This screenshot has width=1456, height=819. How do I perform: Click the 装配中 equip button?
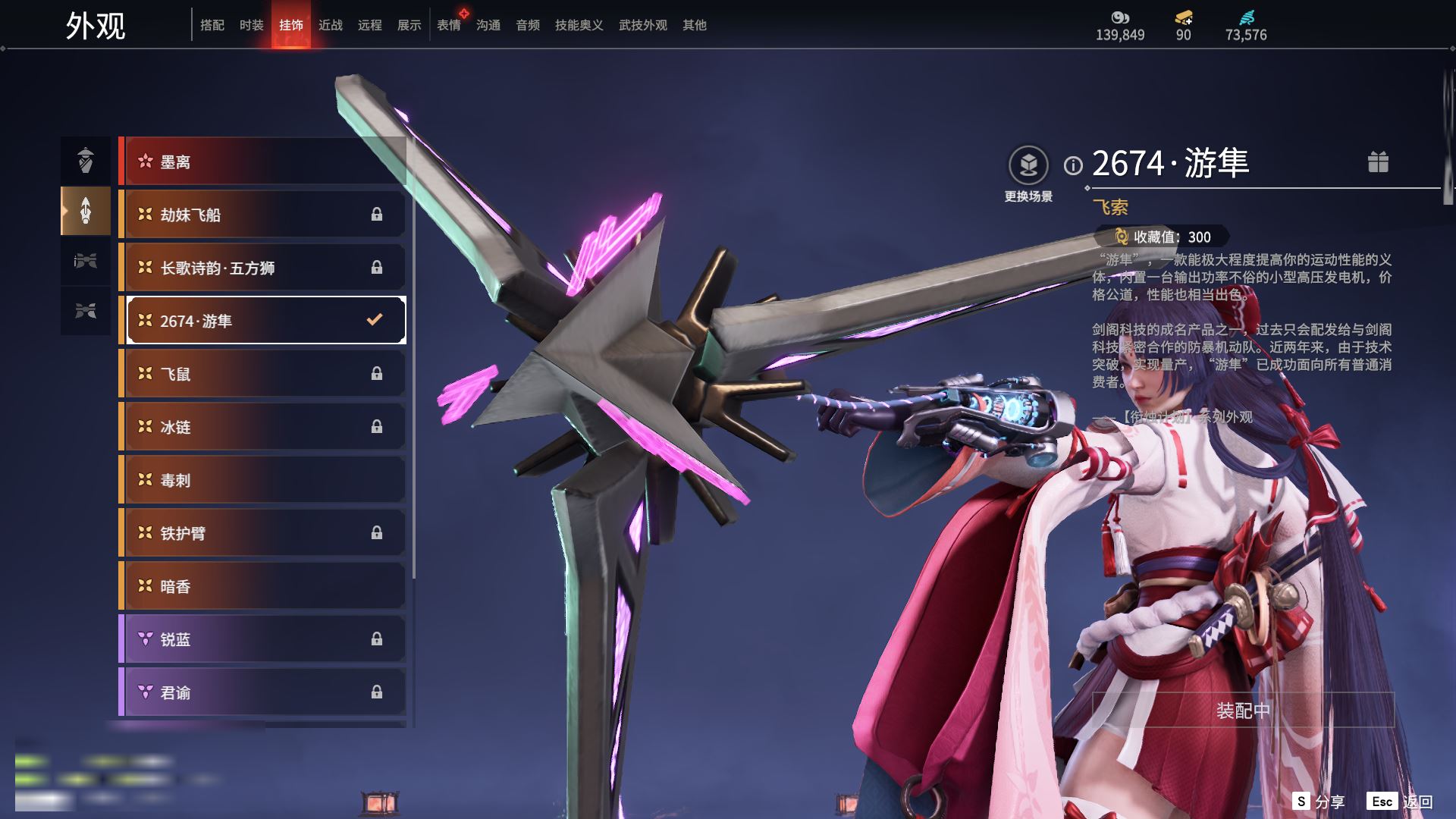tap(1243, 711)
